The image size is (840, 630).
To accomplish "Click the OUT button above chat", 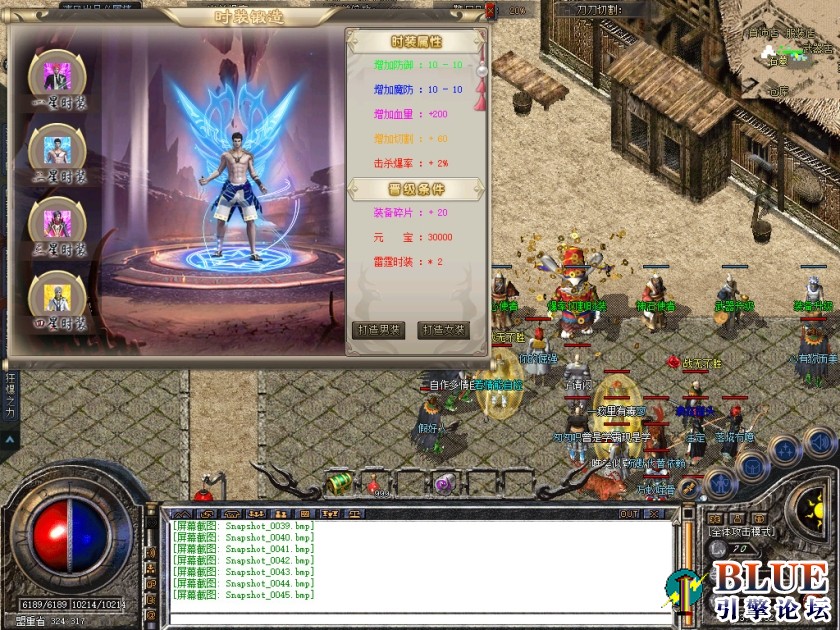I will (629, 514).
